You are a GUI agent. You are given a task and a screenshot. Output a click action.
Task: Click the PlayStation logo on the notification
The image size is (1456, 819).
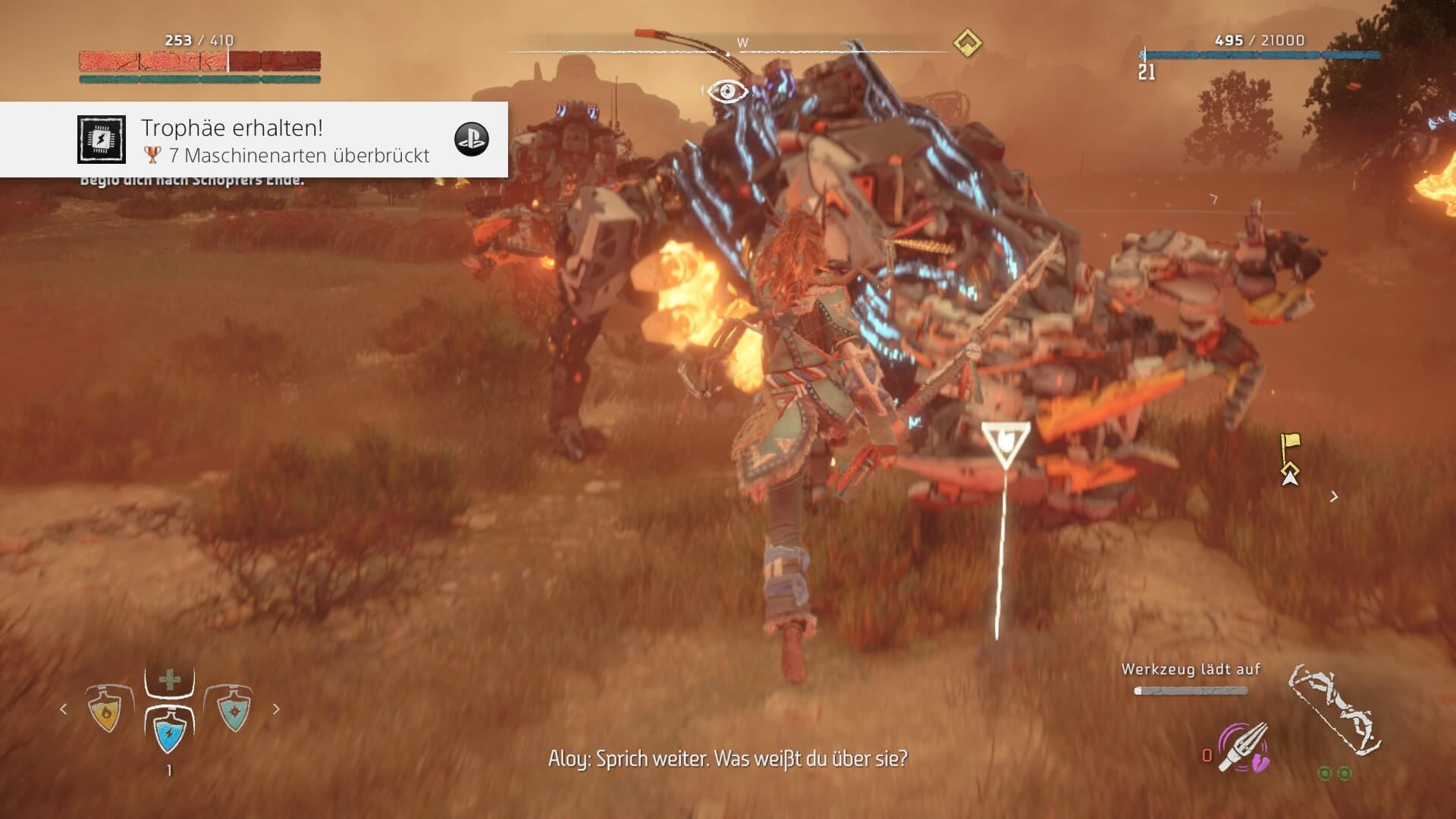click(x=471, y=140)
